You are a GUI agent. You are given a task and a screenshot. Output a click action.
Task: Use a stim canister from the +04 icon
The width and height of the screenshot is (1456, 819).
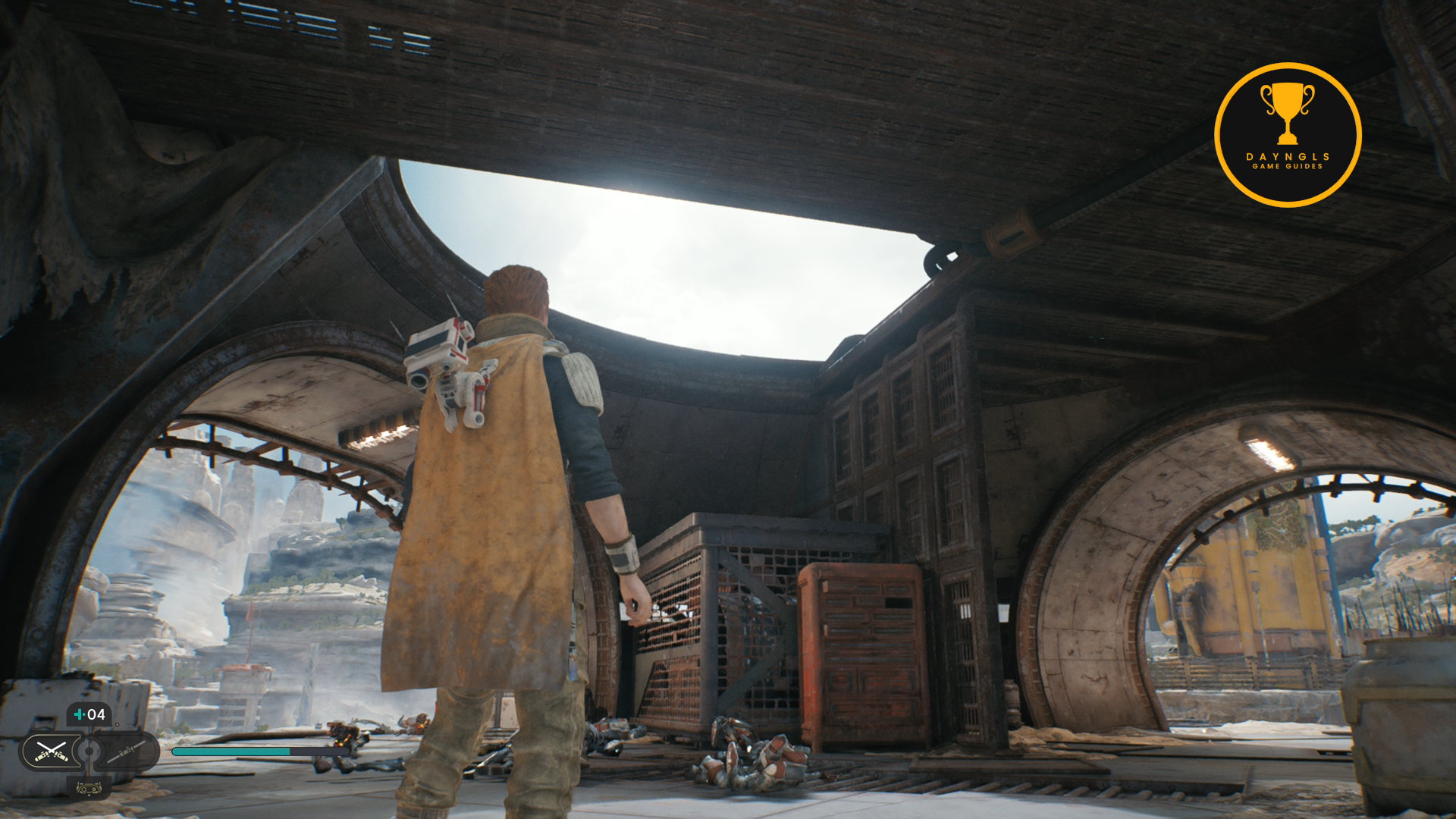(x=89, y=714)
